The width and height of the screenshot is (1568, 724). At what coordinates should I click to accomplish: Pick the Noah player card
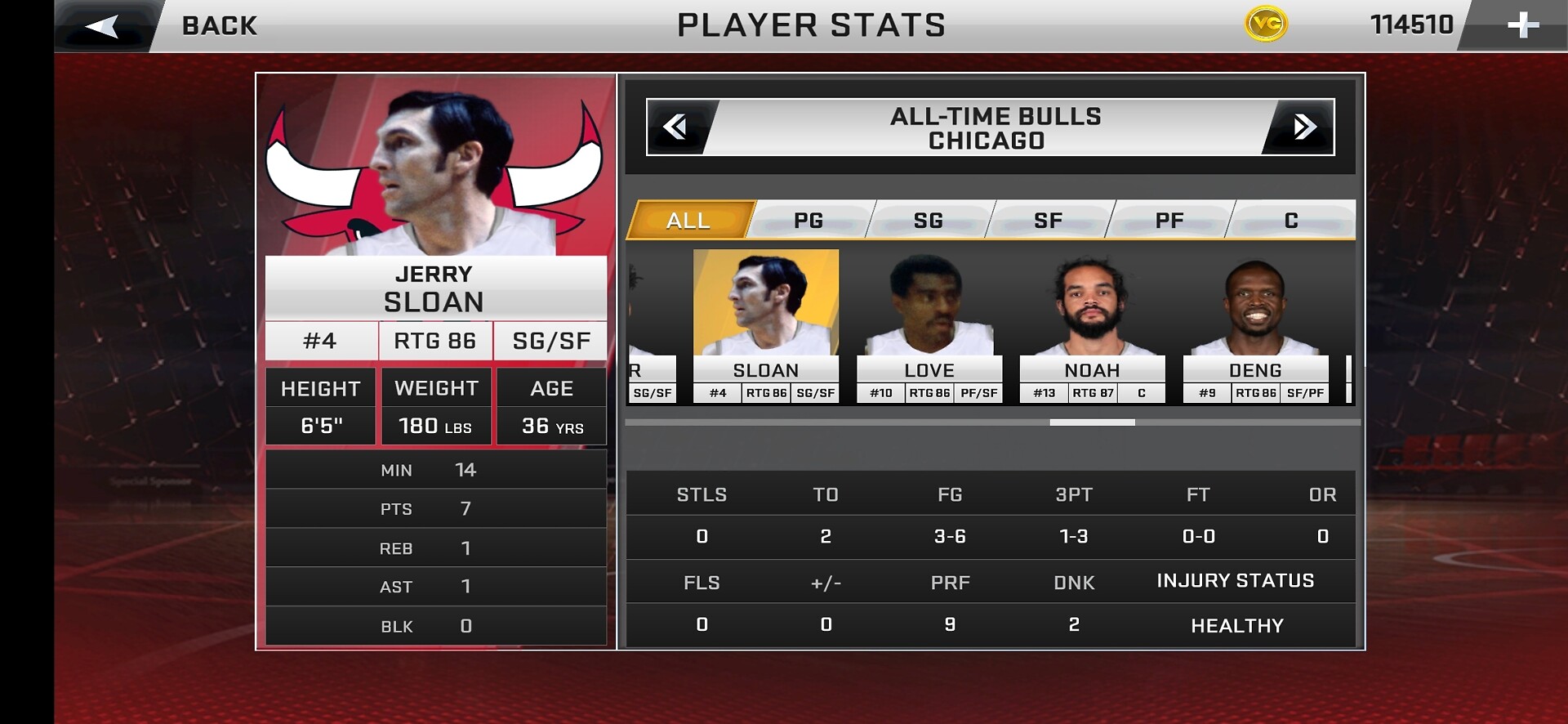[1093, 325]
